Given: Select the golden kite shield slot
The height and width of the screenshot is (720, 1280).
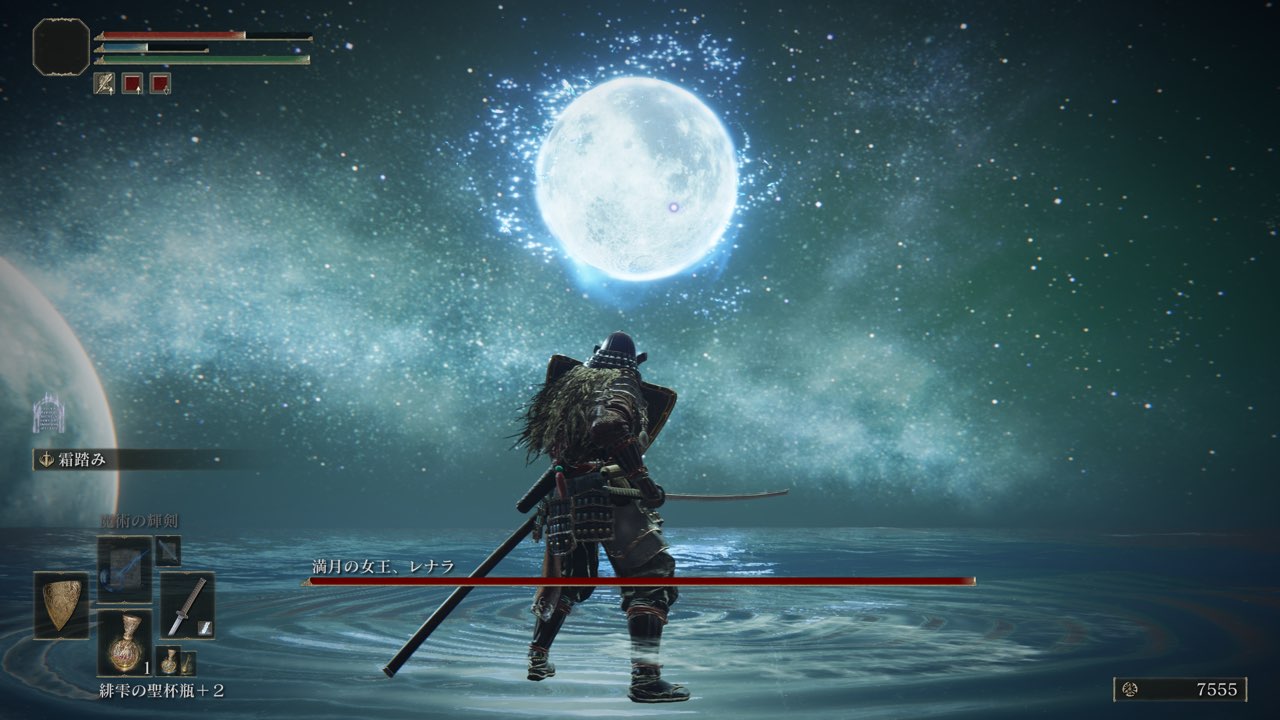Looking at the screenshot, I should 61,605.
